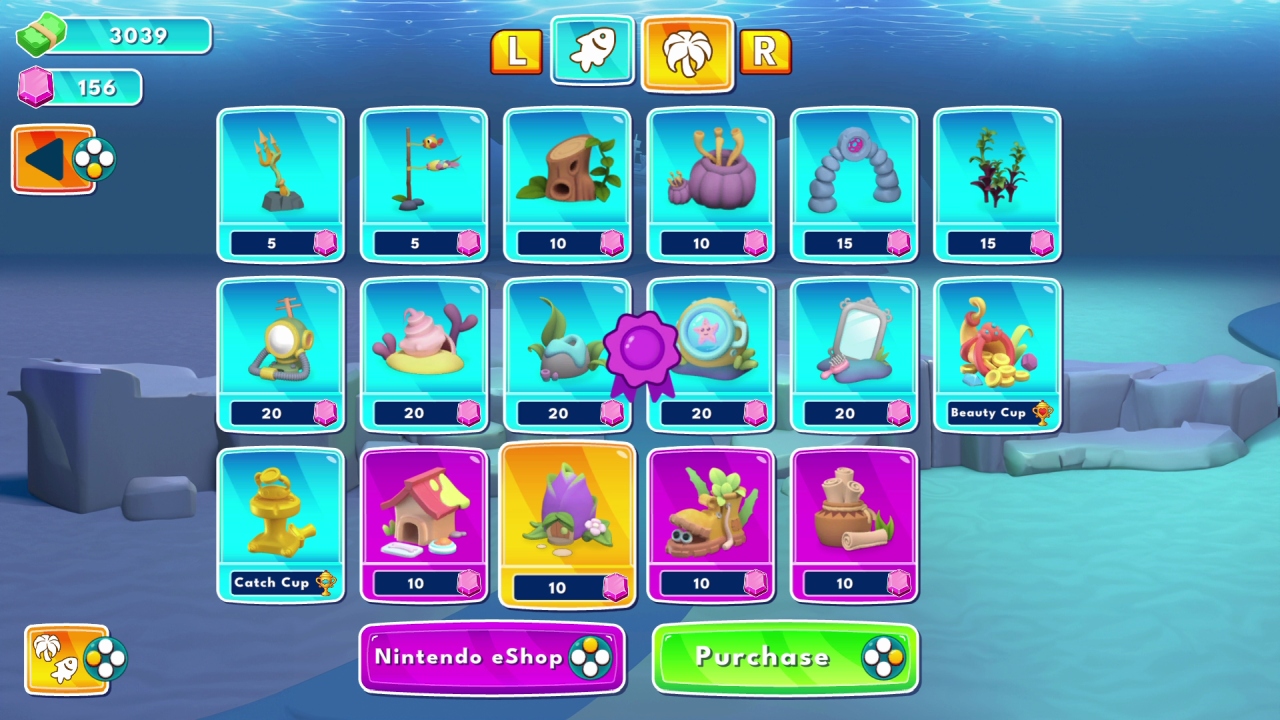Choose the red seaweed plant item
Image resolution: width=1280 pixels, height=720 pixels.
pyautogui.click(x=997, y=185)
